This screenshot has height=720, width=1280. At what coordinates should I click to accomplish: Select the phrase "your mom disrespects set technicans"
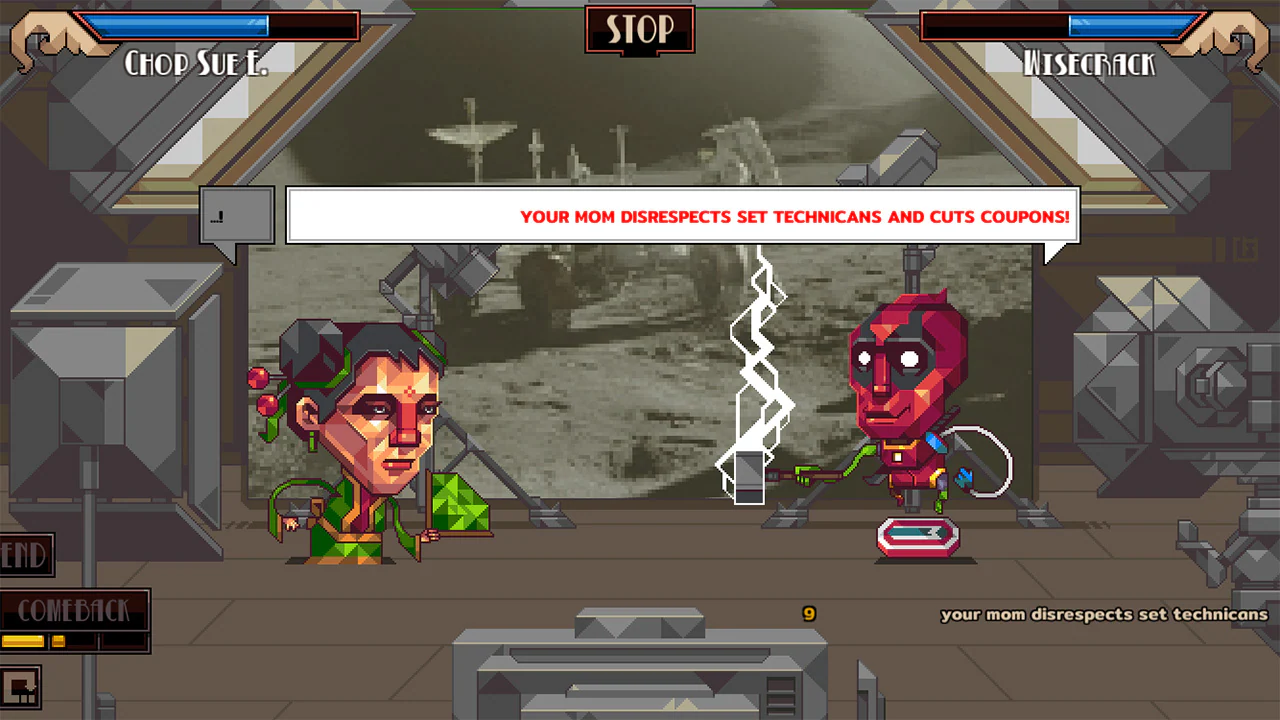coord(1104,615)
